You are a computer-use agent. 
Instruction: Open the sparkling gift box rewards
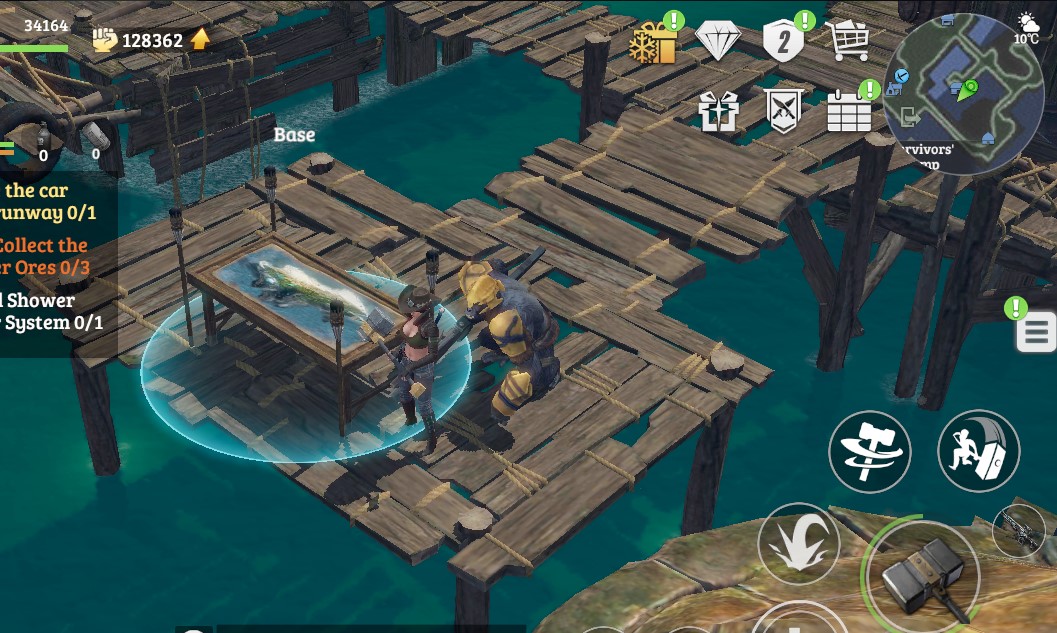tap(718, 111)
